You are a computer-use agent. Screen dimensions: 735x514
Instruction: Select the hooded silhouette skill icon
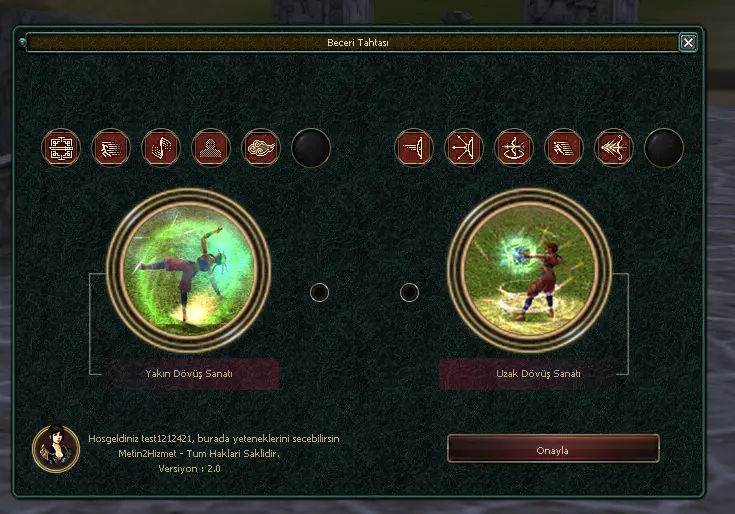211,148
